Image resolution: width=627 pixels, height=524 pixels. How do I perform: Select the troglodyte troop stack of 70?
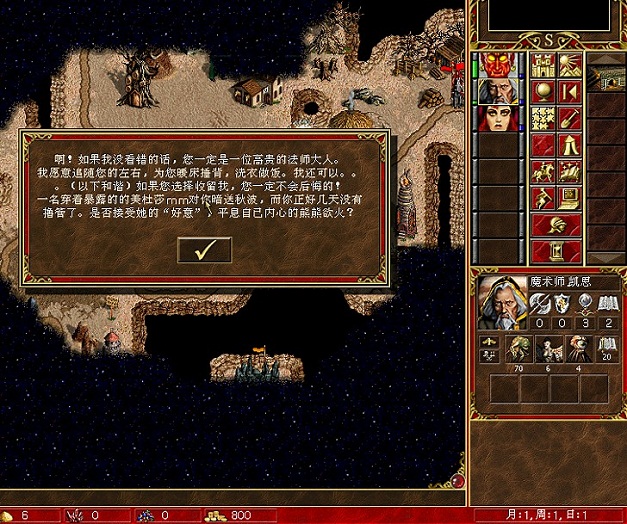point(520,351)
